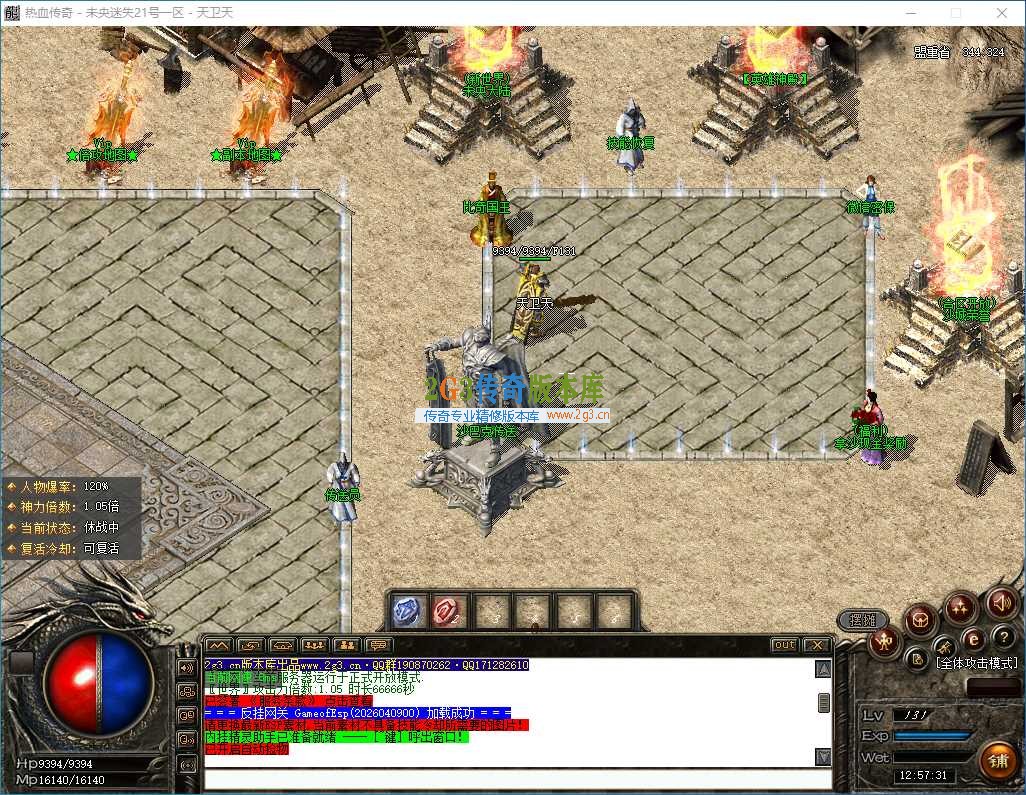
Task: Toggle the sound speaker round button
Action: [1001, 603]
